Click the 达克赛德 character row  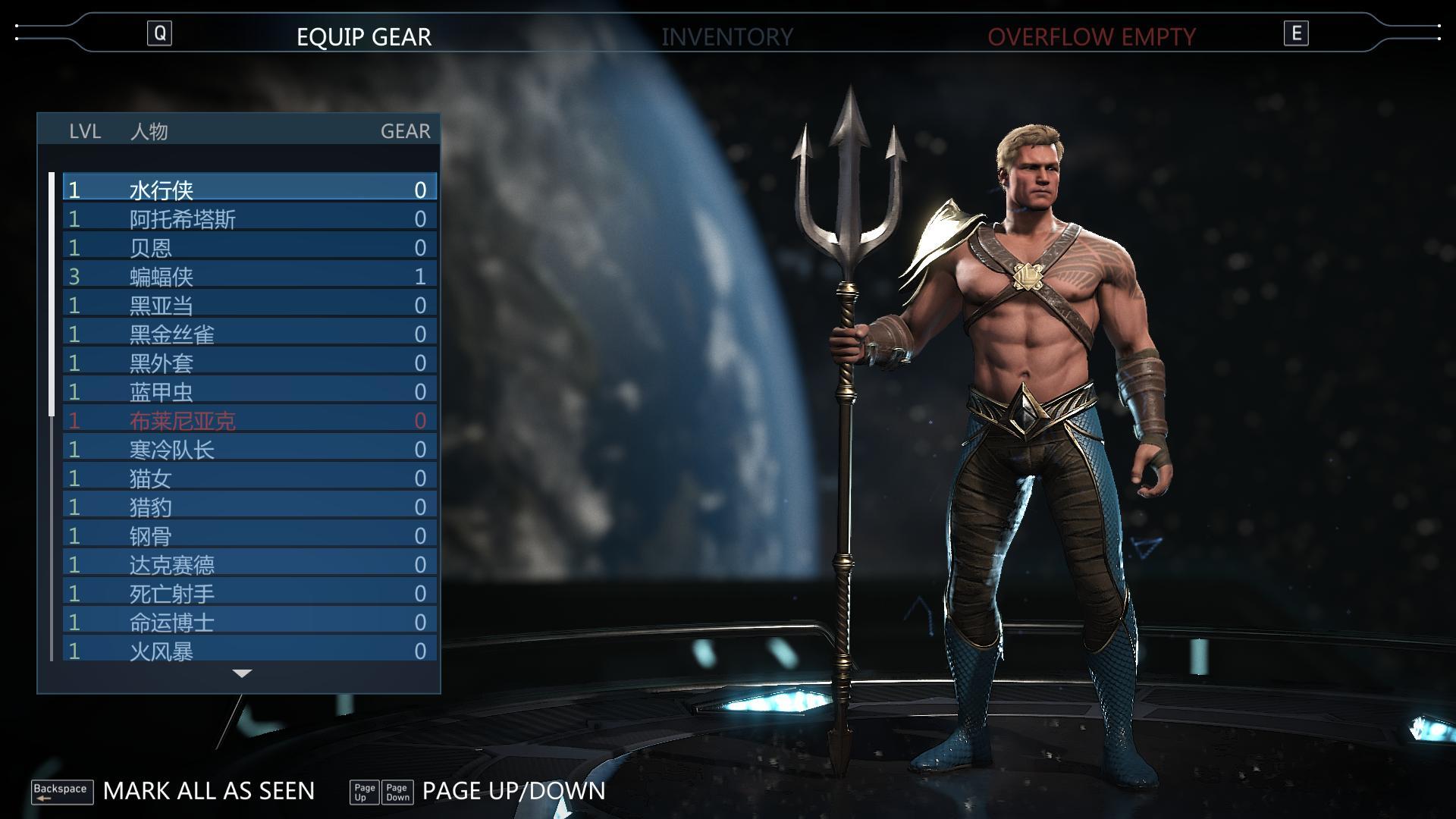point(249,564)
